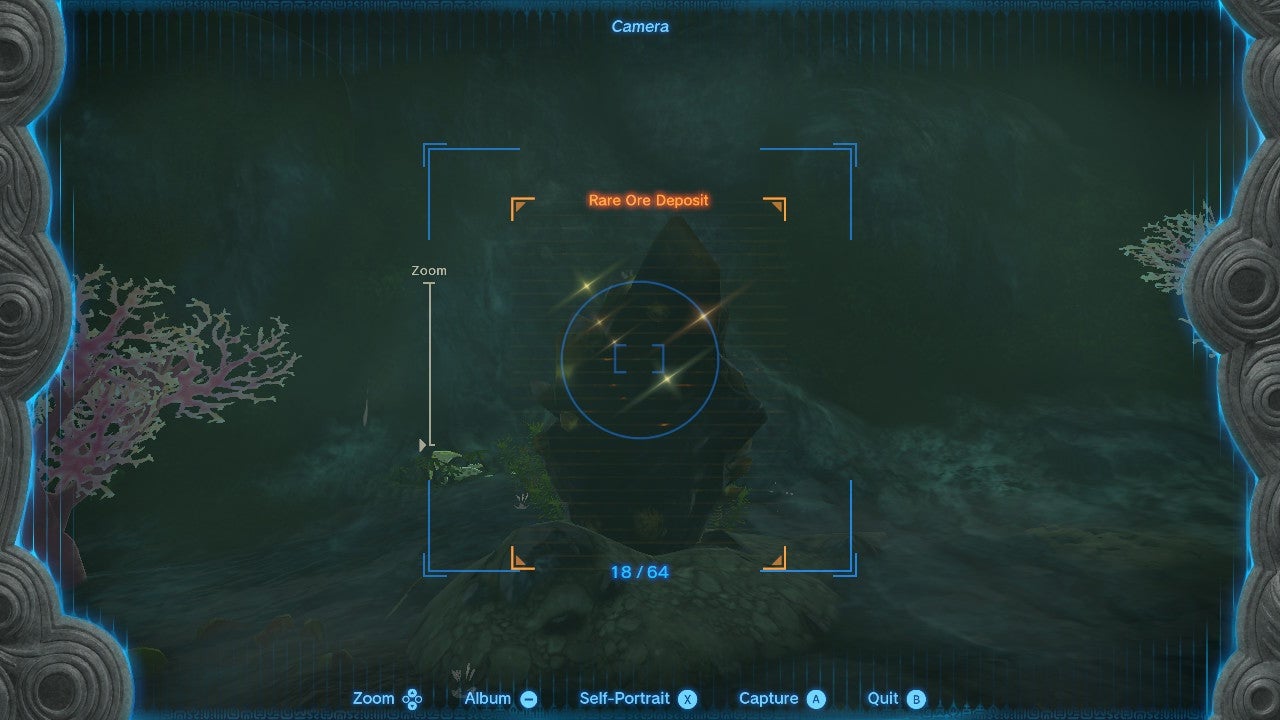The width and height of the screenshot is (1280, 720).
Task: Click the blue focus circle reticle
Action: [640, 357]
